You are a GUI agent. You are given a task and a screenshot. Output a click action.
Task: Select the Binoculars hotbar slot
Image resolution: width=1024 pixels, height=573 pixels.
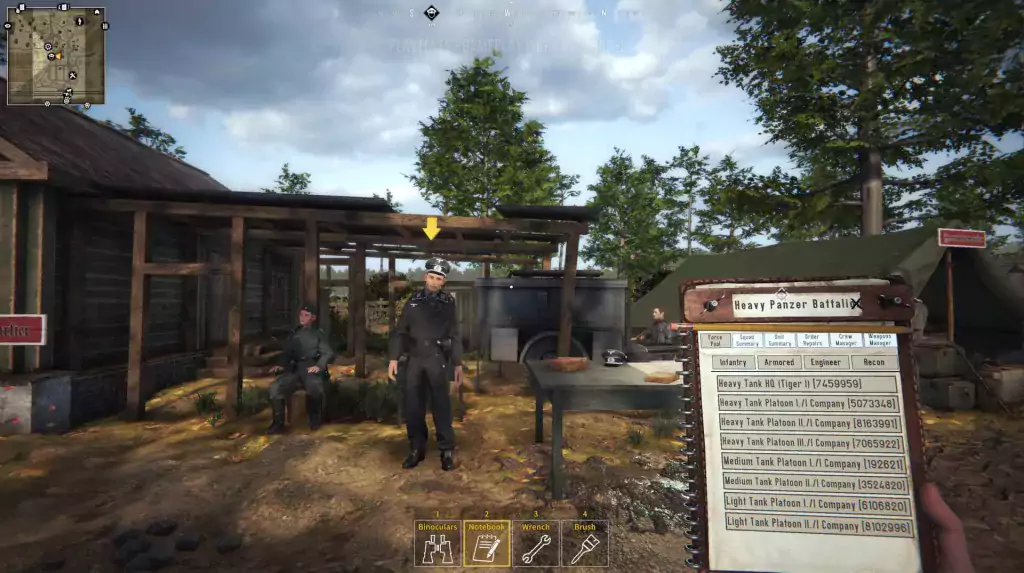coord(437,543)
